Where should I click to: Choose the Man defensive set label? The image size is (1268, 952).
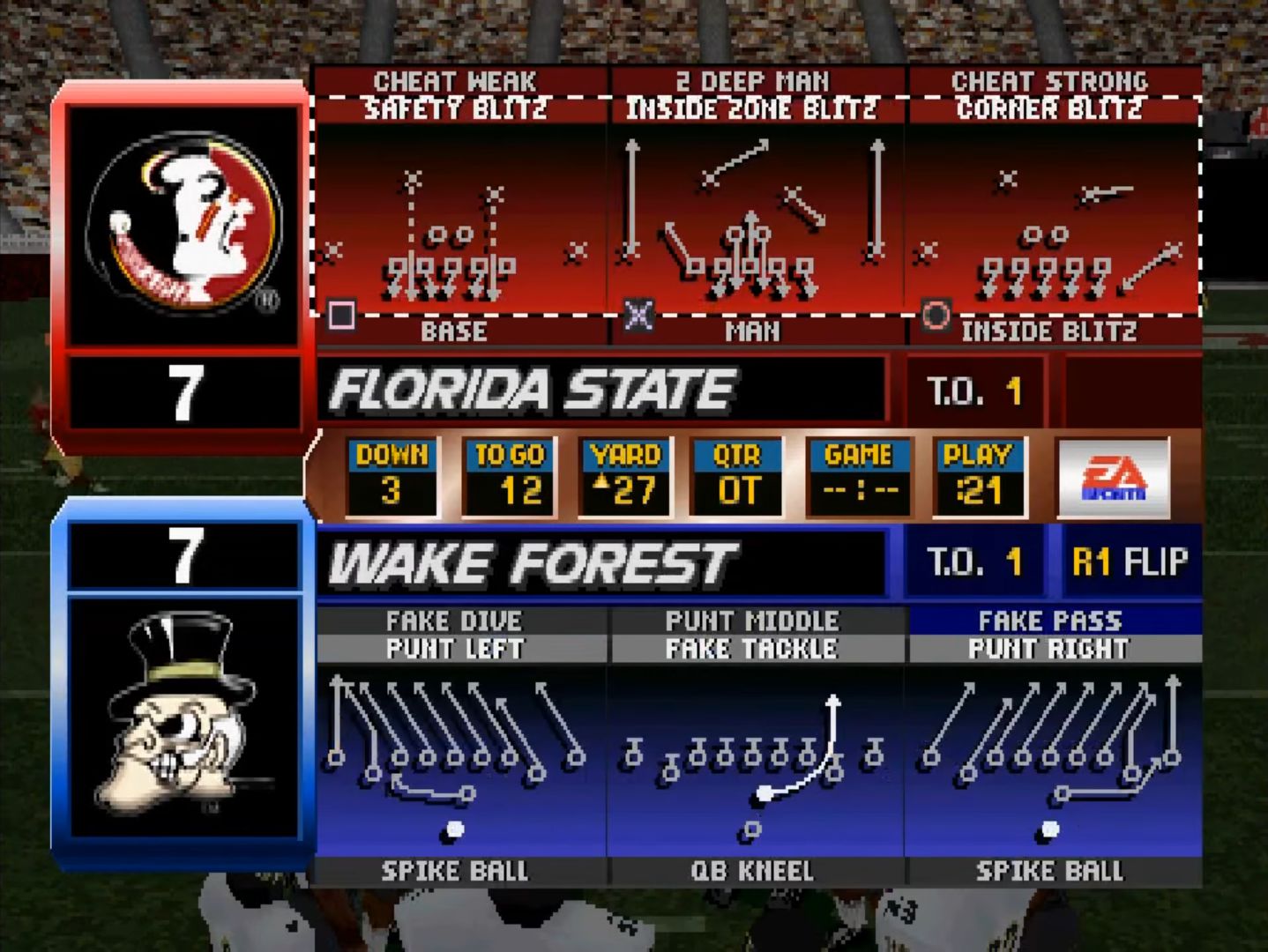click(x=752, y=331)
